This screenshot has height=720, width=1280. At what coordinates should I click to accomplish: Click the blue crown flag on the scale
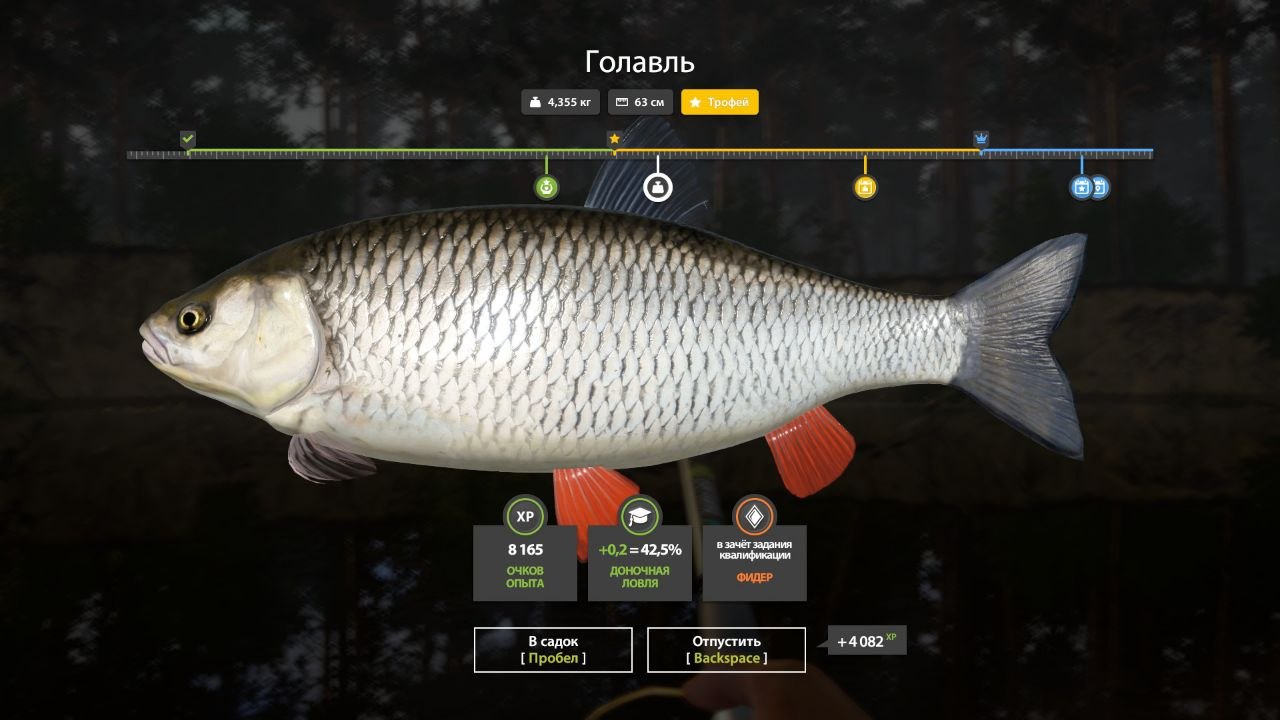click(981, 139)
